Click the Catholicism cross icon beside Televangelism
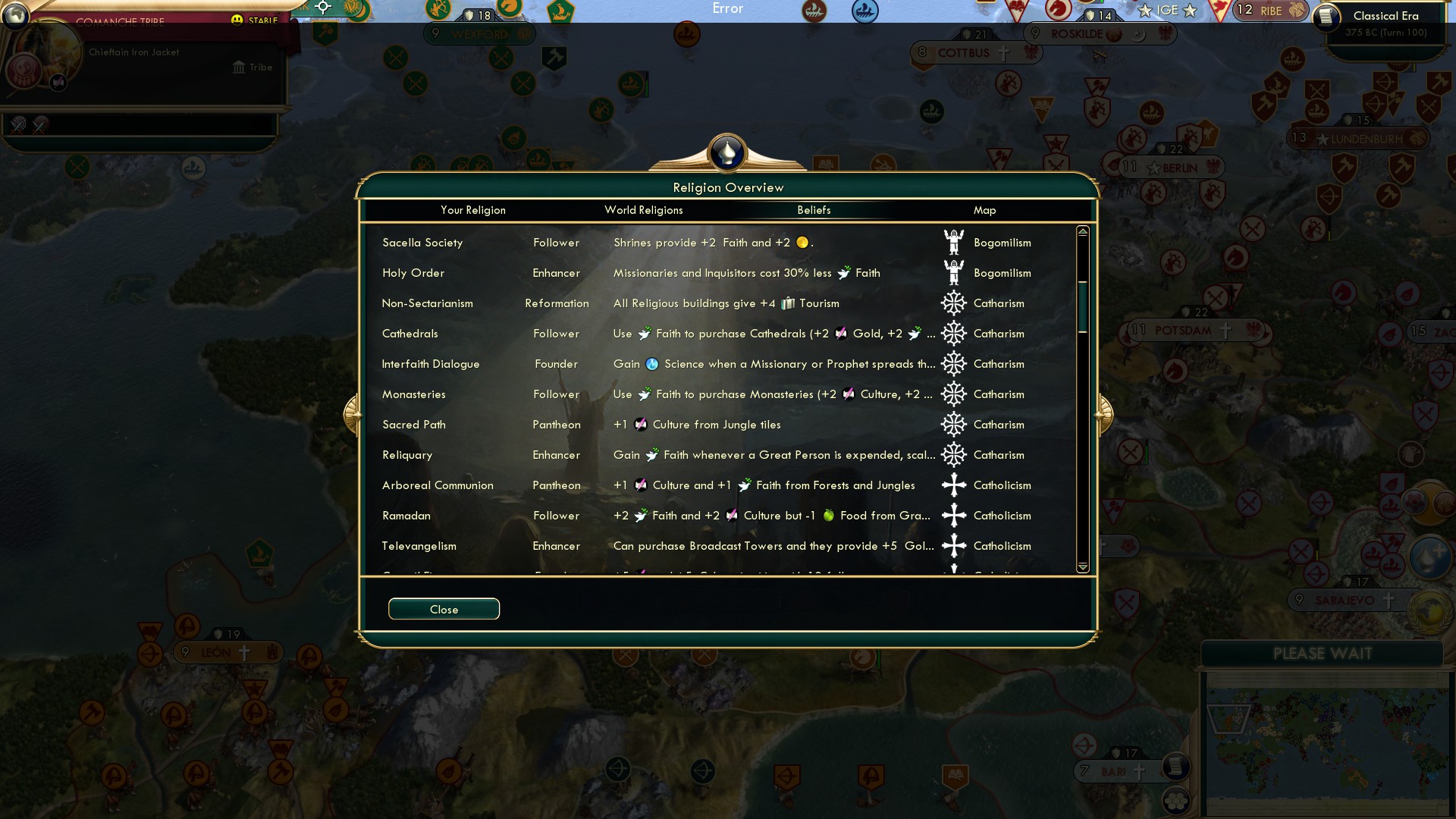 (x=954, y=545)
